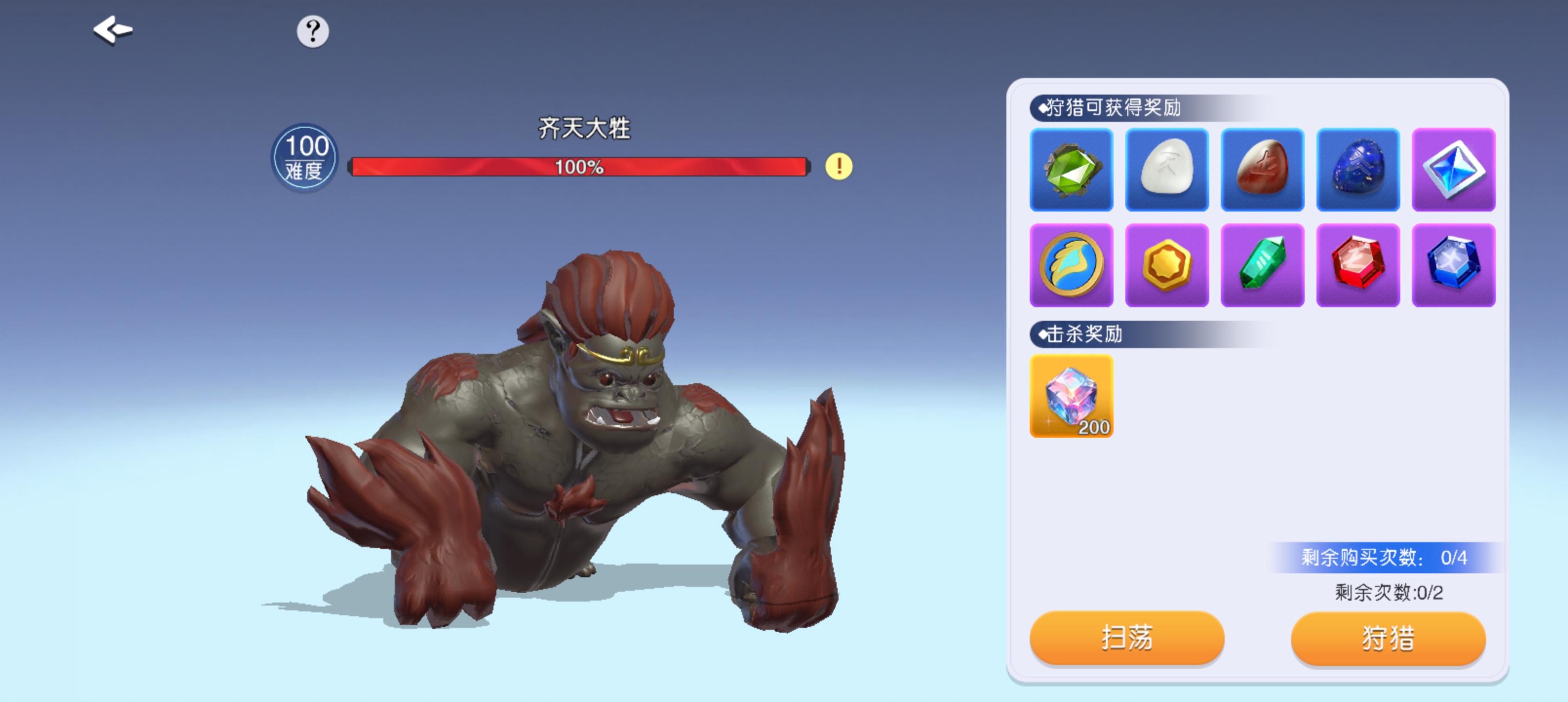
Task: Click the diamond crystal shard reward
Action: click(1453, 171)
